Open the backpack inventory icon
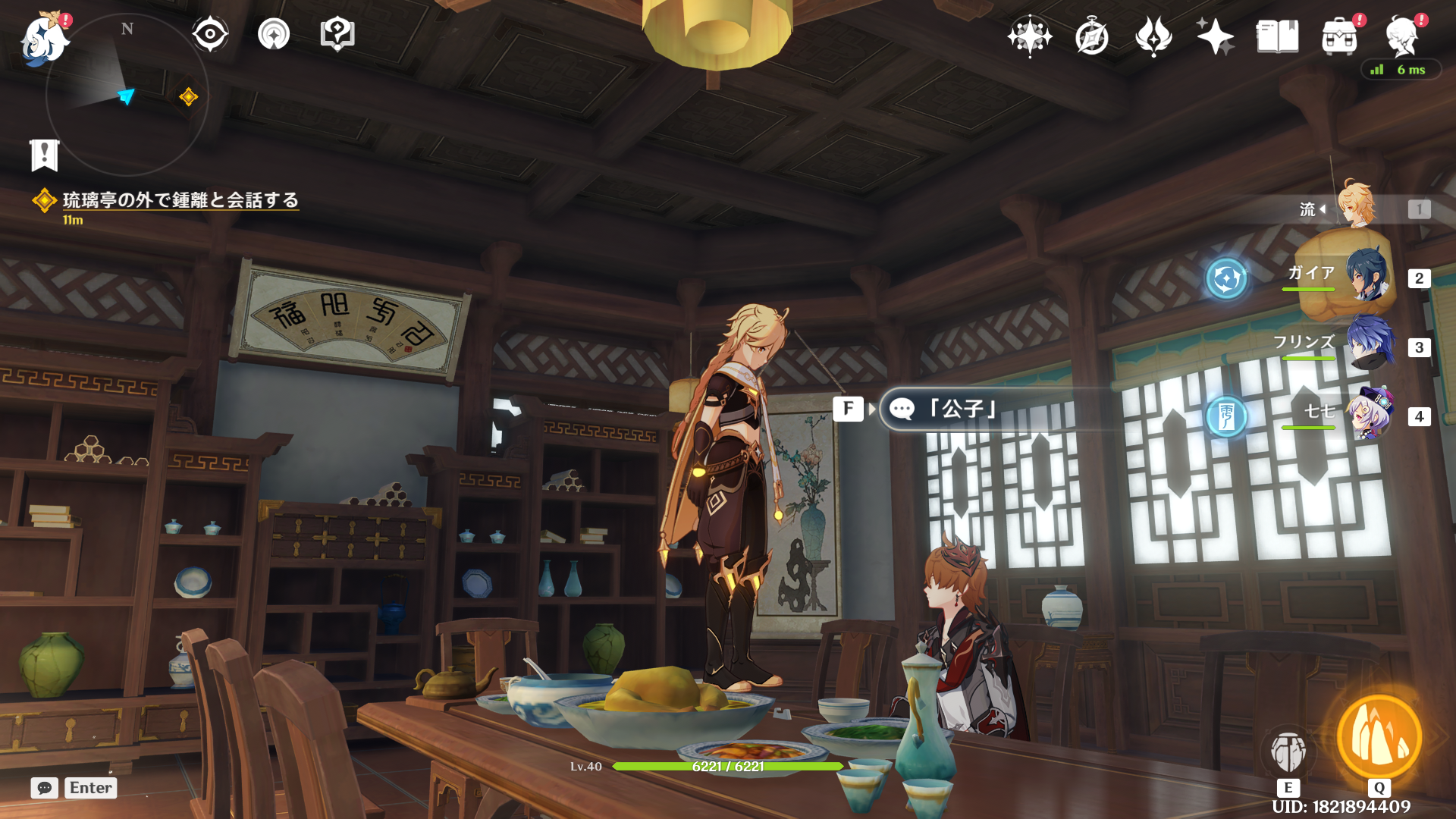 [1339, 36]
